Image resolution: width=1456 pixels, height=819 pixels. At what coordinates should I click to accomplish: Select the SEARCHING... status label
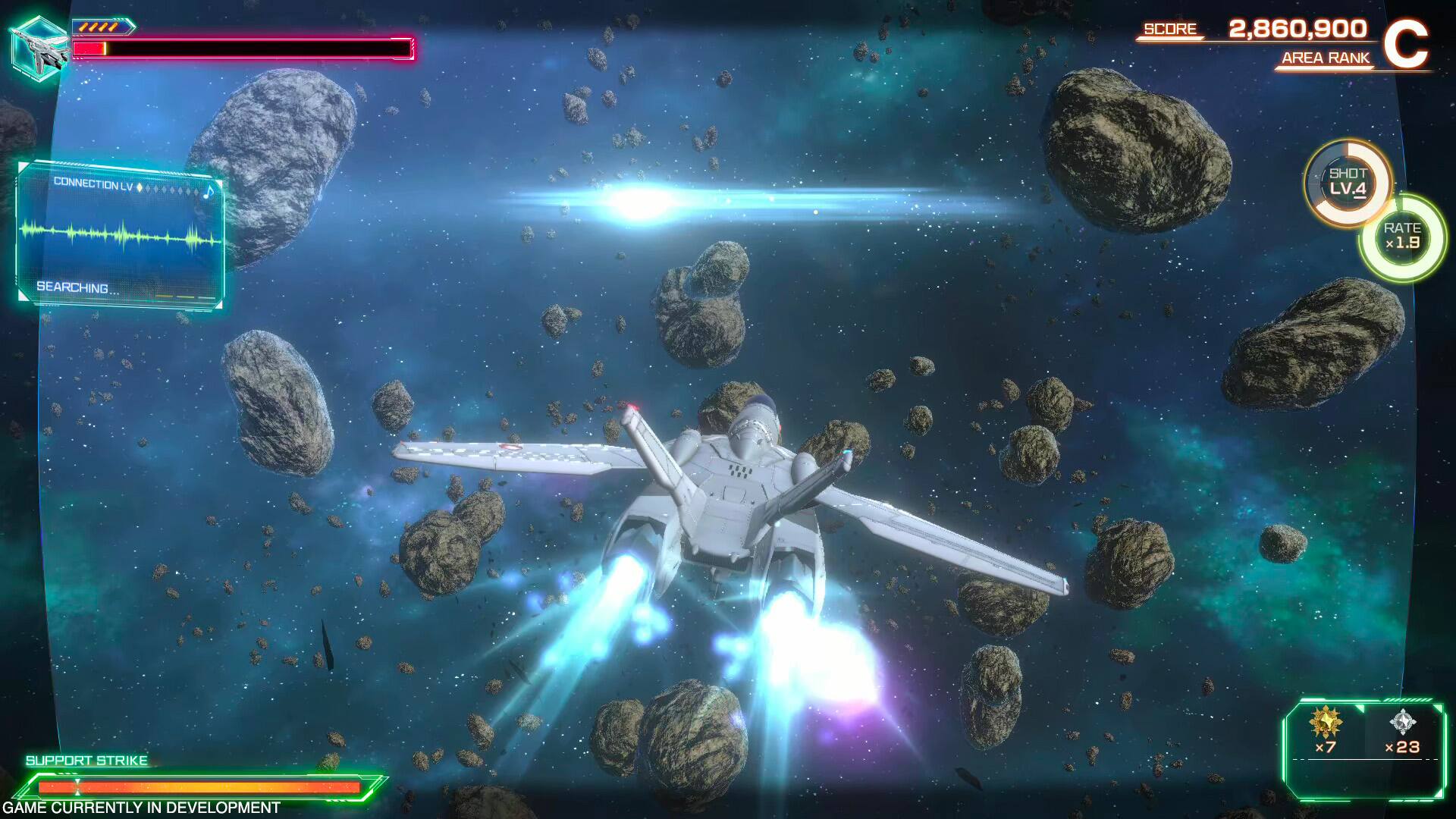[72, 287]
